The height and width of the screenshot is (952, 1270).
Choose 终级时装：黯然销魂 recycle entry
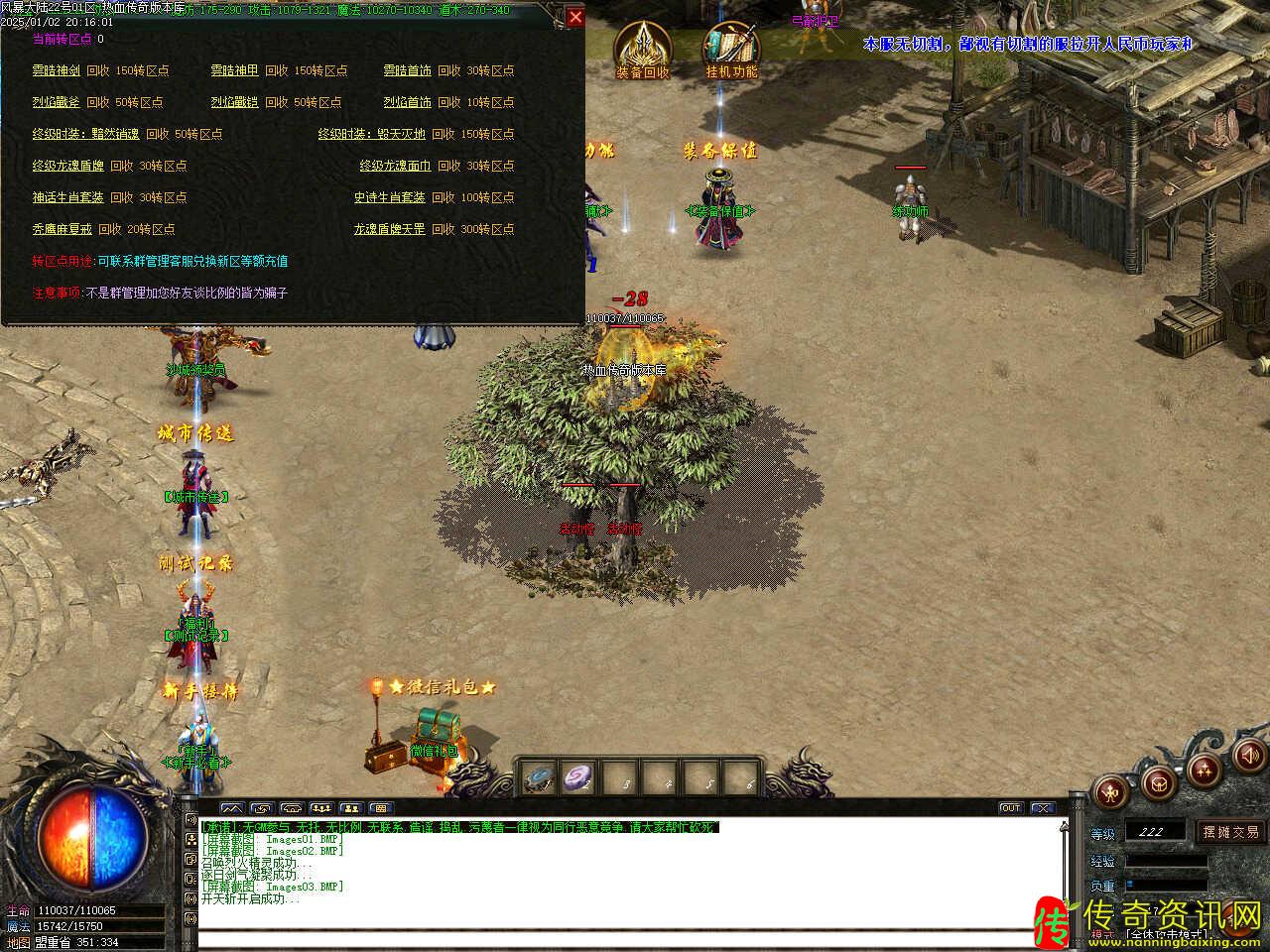coord(85,135)
